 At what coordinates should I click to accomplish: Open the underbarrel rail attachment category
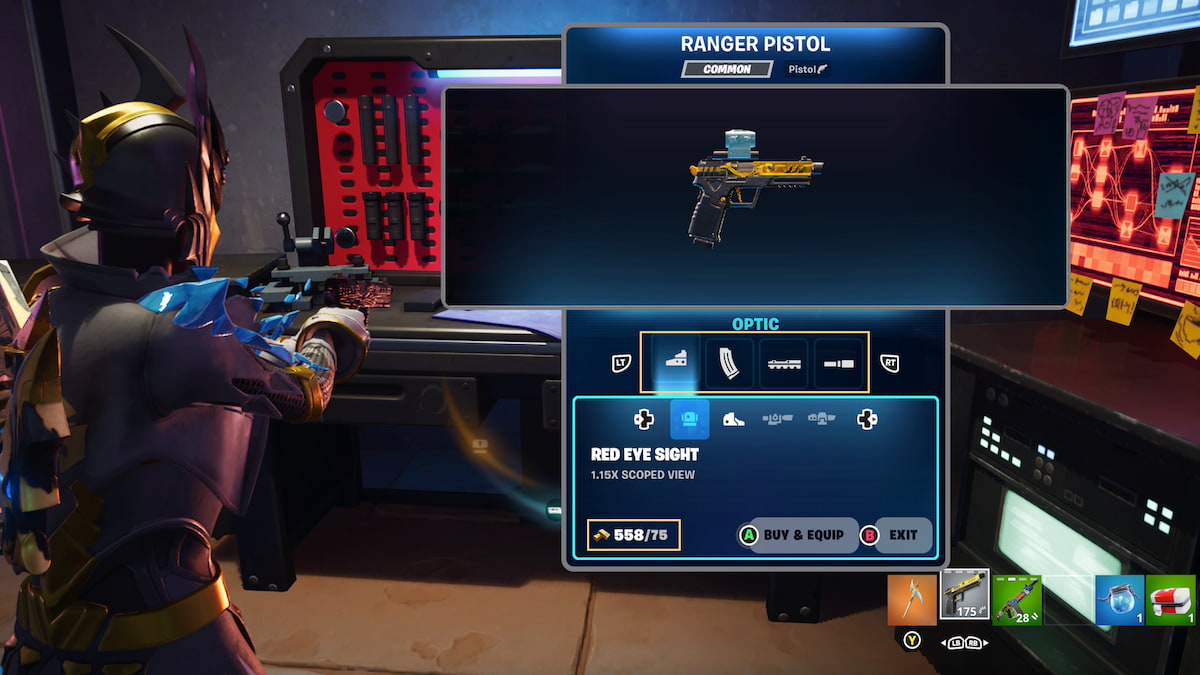(x=783, y=362)
